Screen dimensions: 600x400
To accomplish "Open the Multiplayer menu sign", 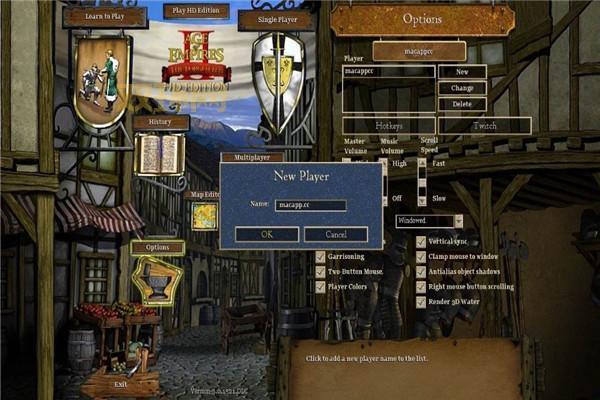I will pyautogui.click(x=252, y=157).
